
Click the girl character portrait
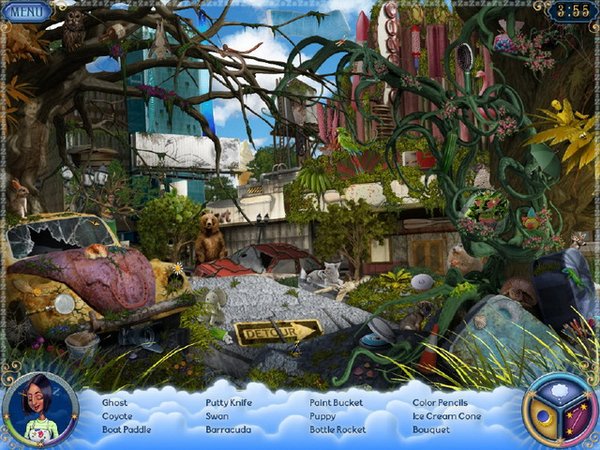(39, 410)
